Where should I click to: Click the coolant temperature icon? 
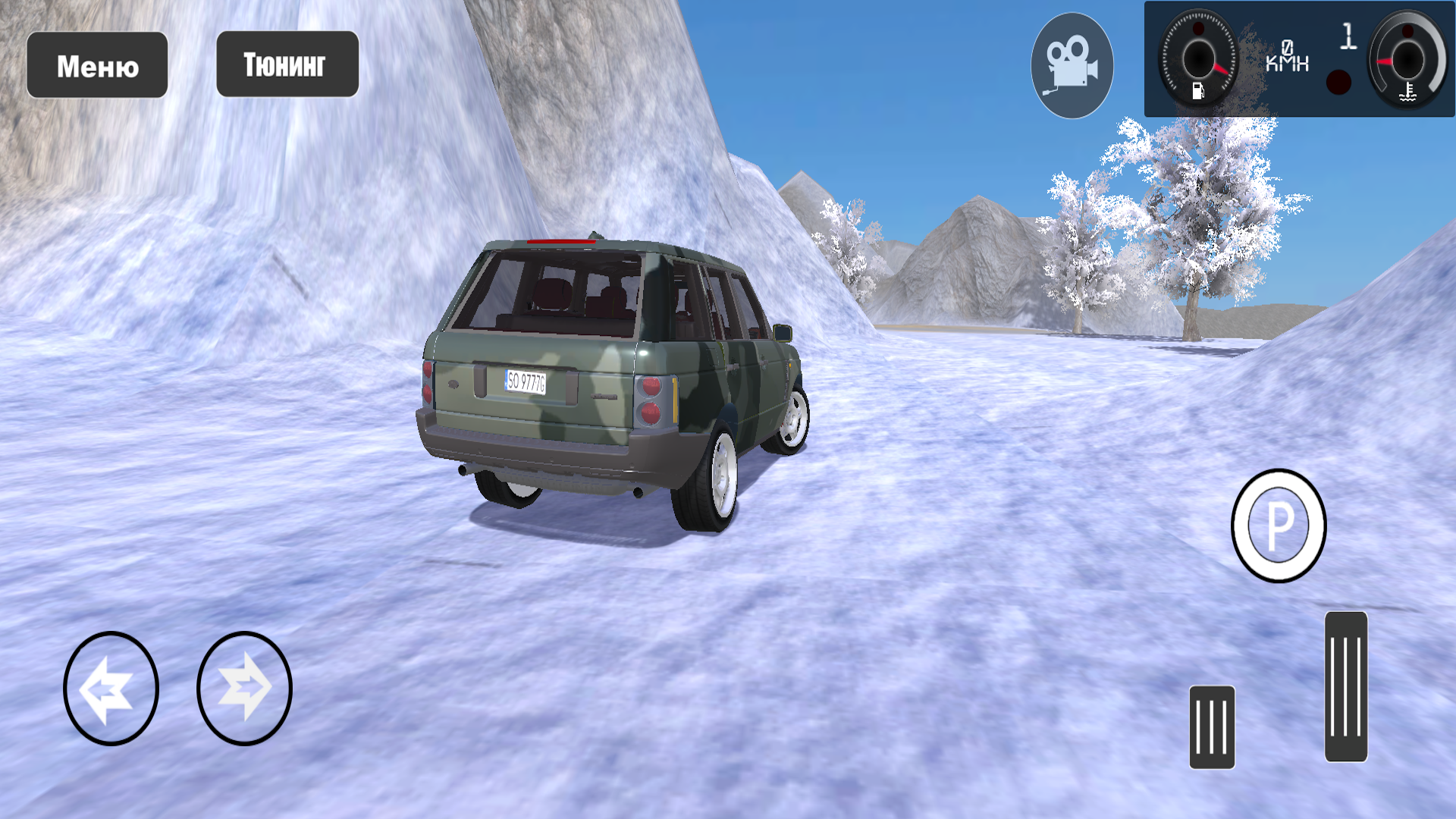(x=1407, y=93)
